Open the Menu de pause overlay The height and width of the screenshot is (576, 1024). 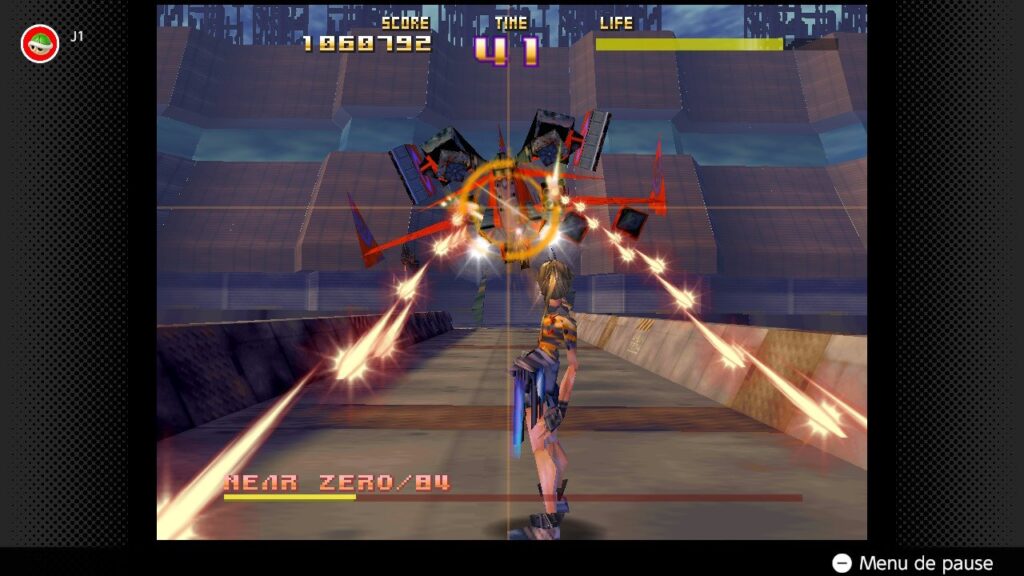point(913,563)
